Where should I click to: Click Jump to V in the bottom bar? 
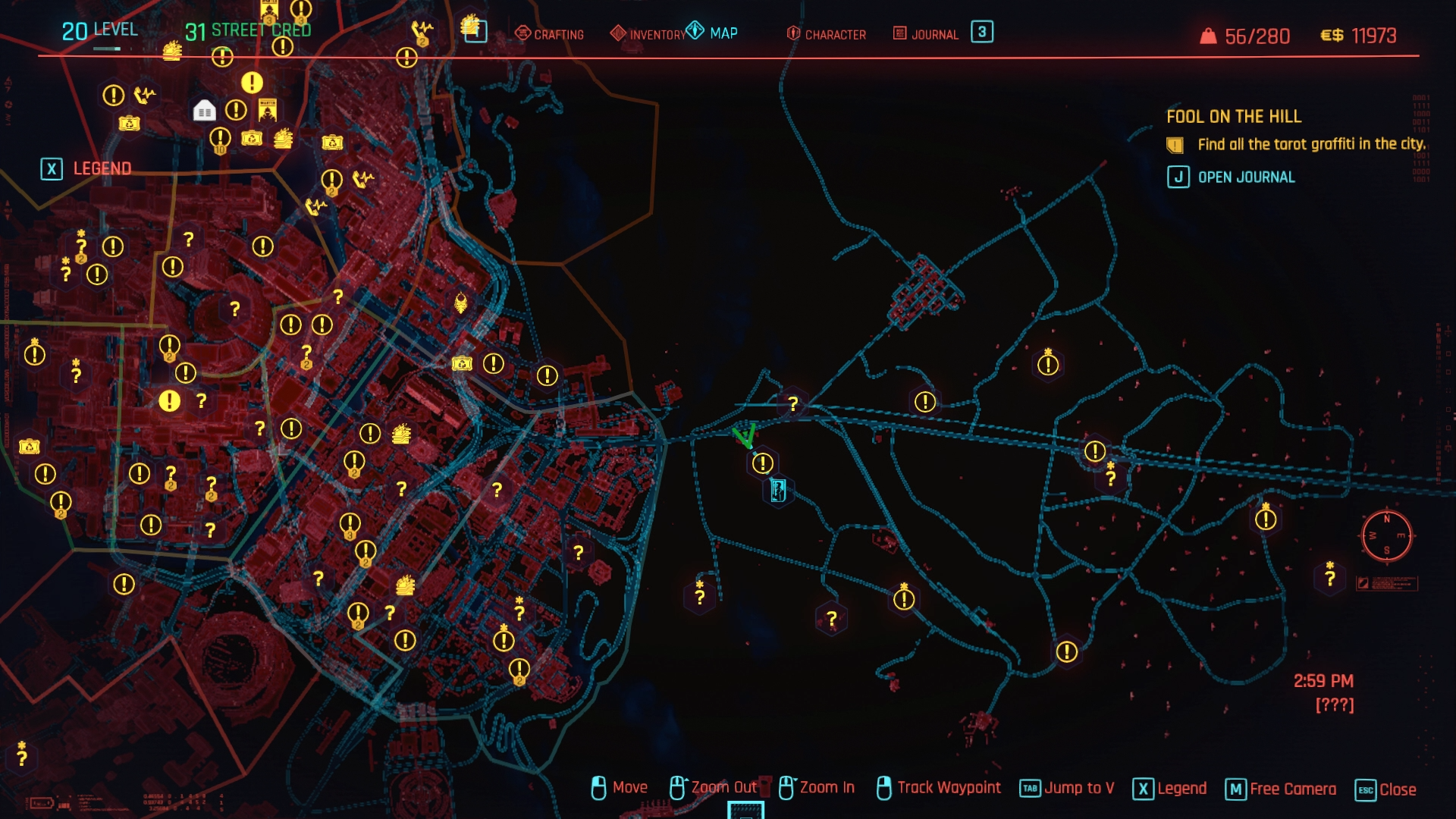(x=1067, y=789)
